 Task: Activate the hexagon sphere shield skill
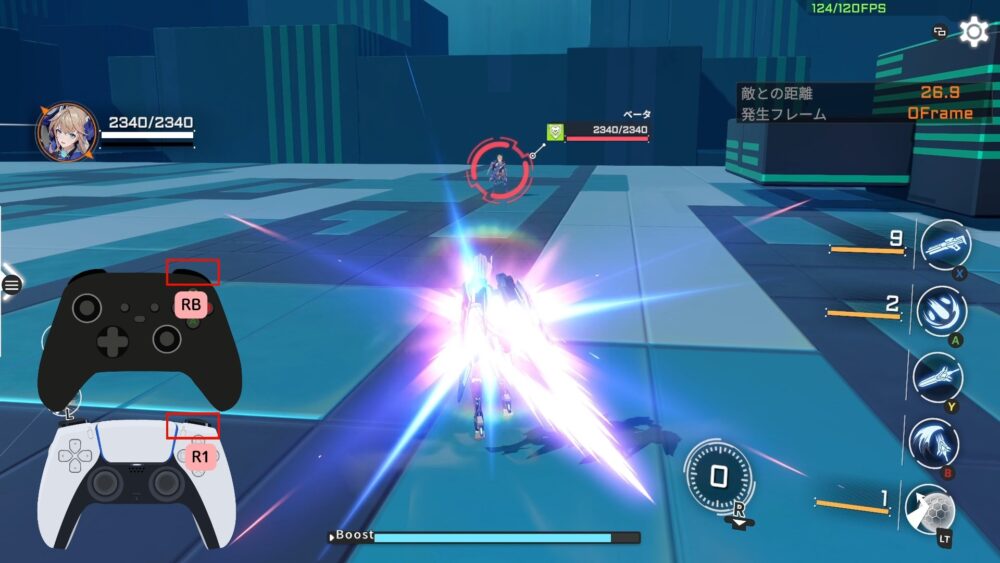[929, 508]
